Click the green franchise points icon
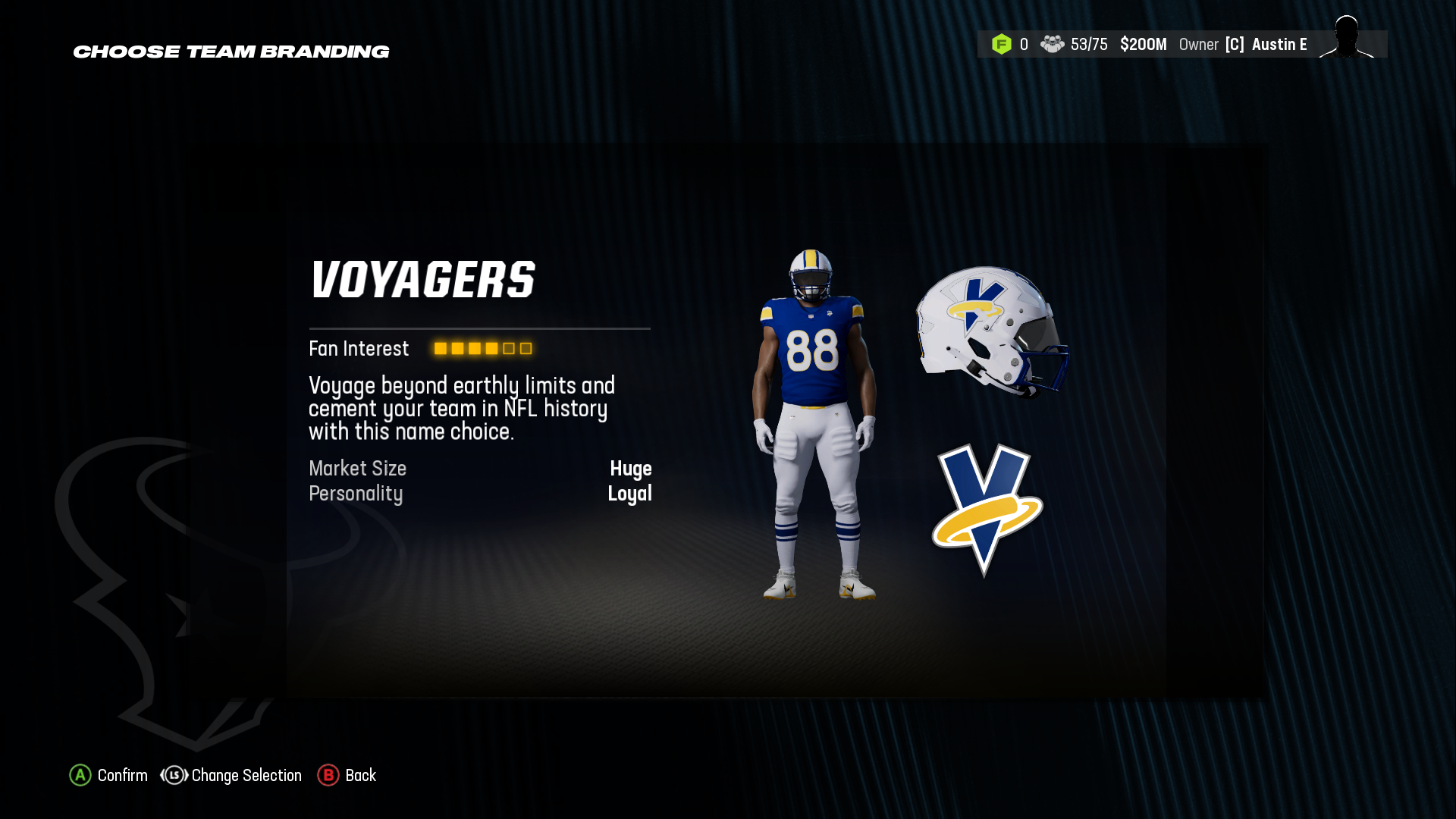The height and width of the screenshot is (819, 1456). click(1003, 45)
